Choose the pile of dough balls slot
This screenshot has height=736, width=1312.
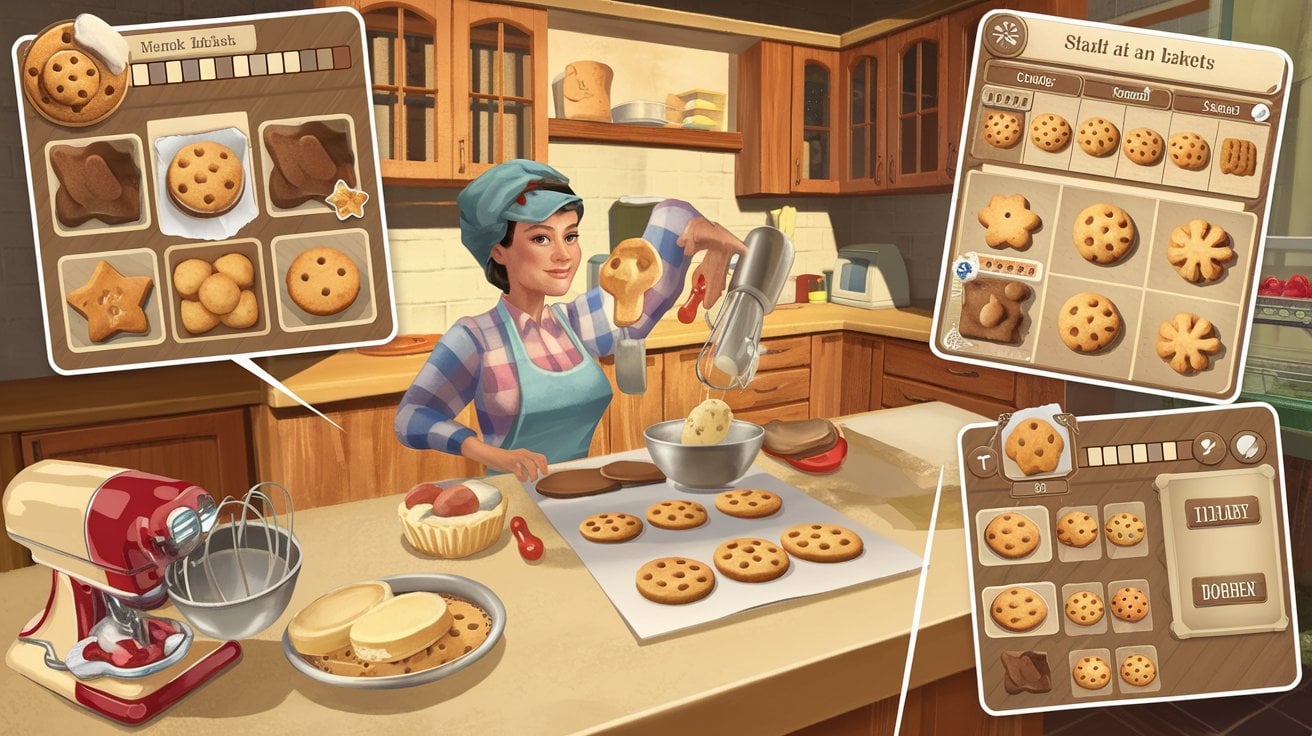coord(215,291)
